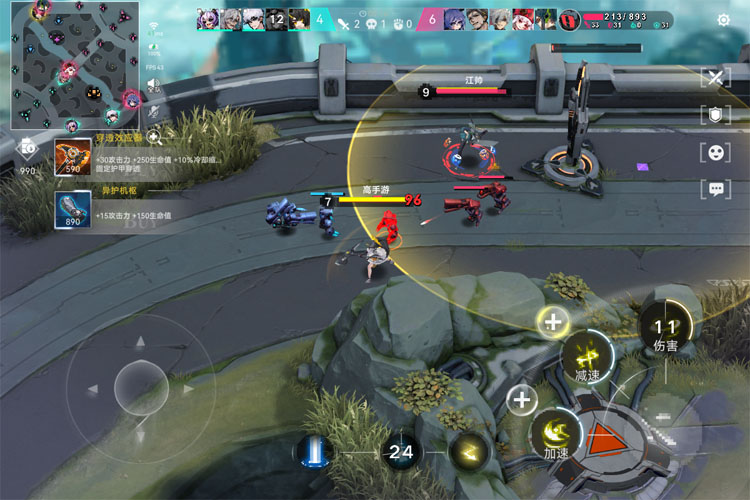Send the crossed-swords attack signal
750x500 pixels.
[x=715, y=77]
